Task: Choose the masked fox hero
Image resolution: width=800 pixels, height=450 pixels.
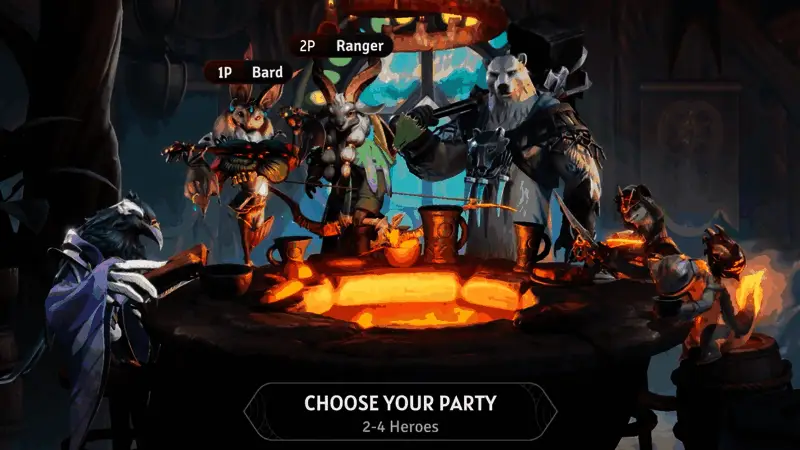Action: [x=640, y=222]
